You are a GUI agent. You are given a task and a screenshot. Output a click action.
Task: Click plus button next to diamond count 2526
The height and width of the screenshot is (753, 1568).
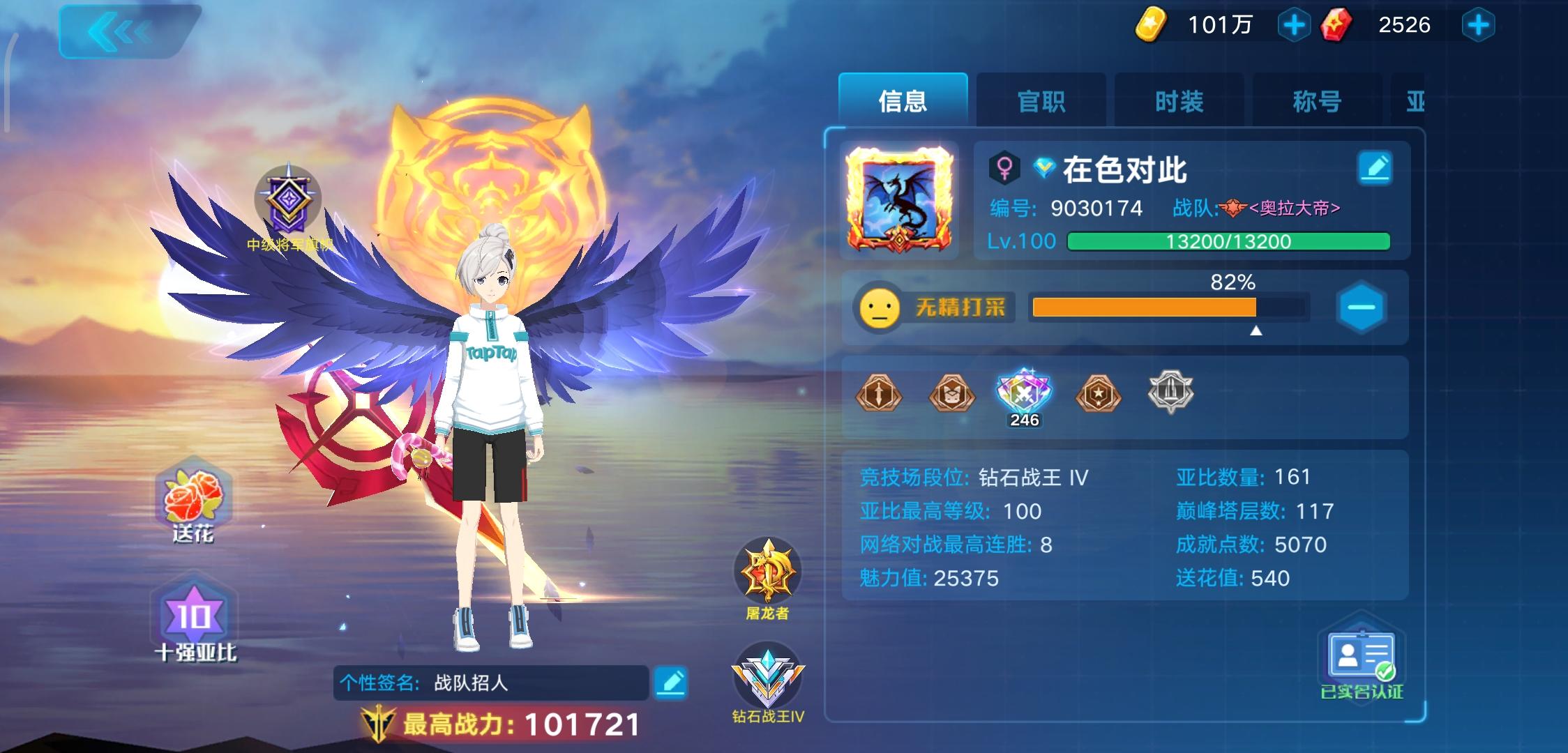pos(1477,24)
